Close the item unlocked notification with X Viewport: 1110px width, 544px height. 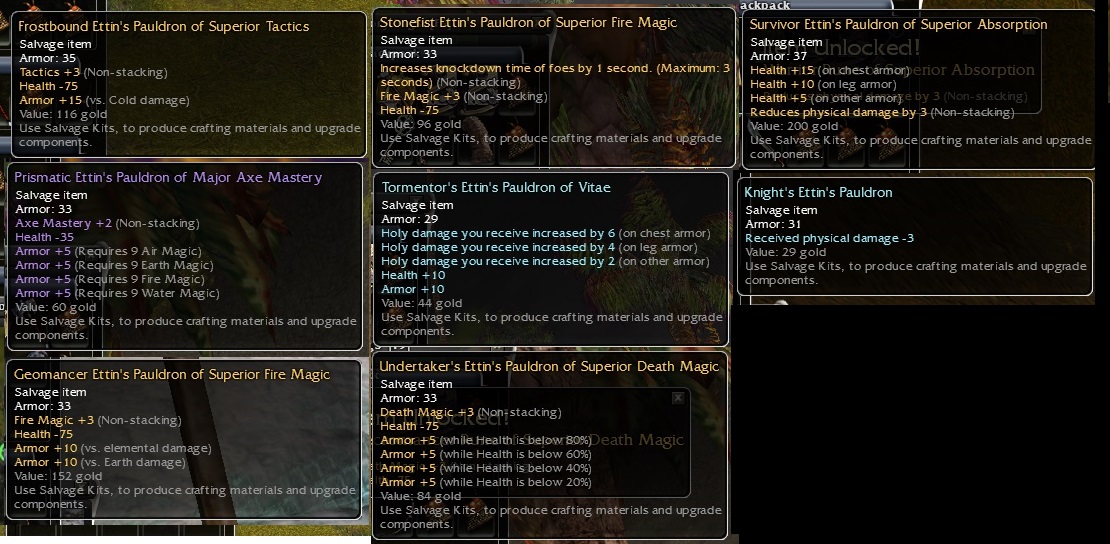(678, 398)
